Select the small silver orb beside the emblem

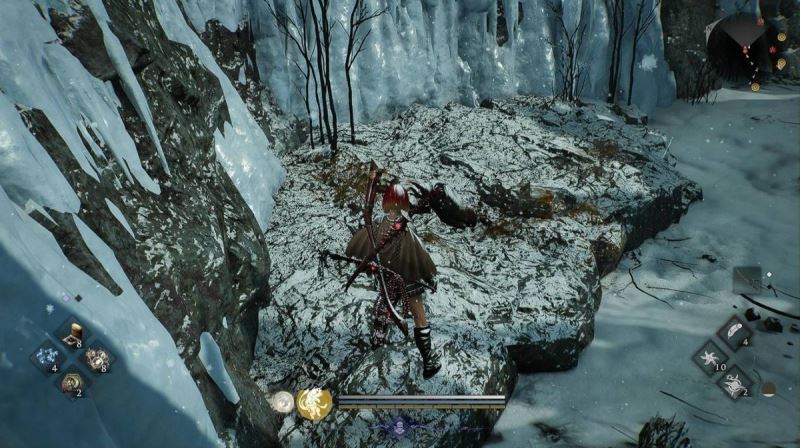coord(282,402)
